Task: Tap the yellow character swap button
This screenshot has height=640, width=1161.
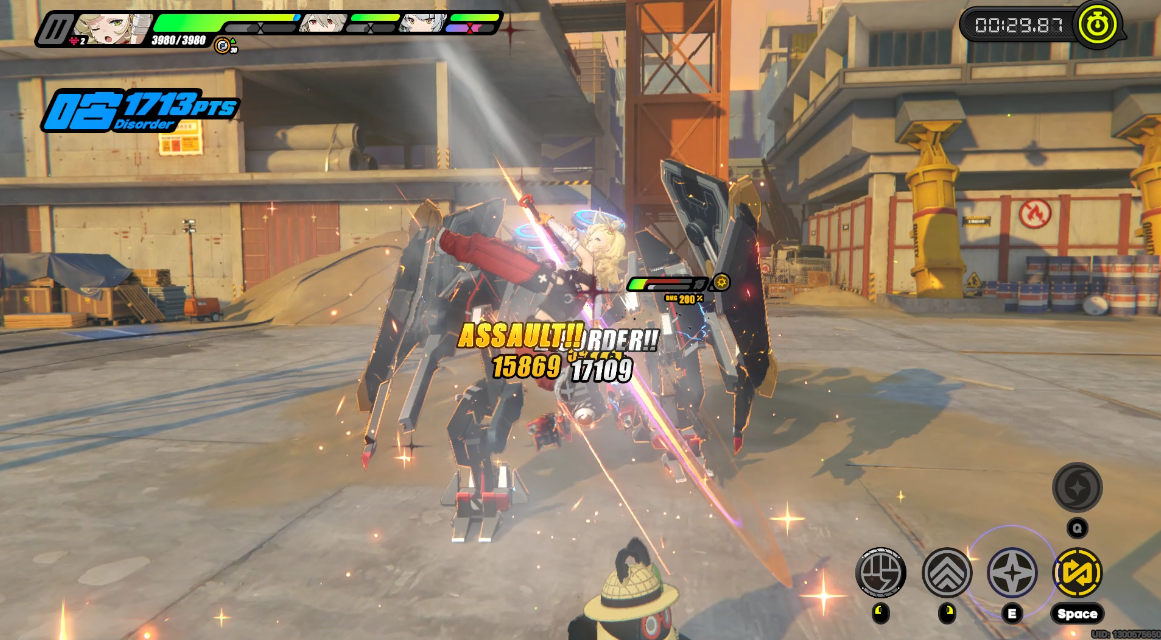Action: tap(1077, 573)
